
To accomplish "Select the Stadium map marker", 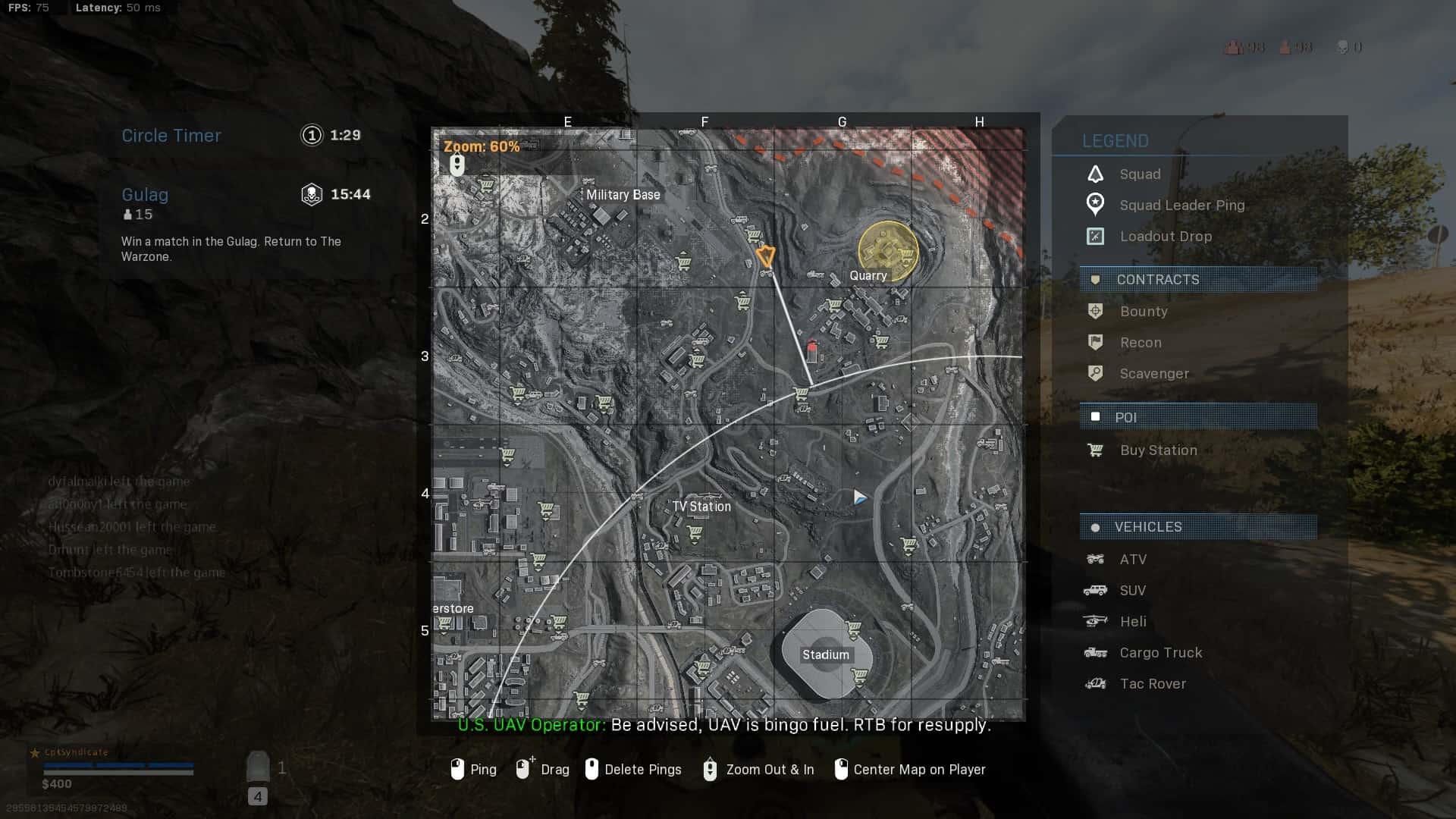I will [x=826, y=654].
